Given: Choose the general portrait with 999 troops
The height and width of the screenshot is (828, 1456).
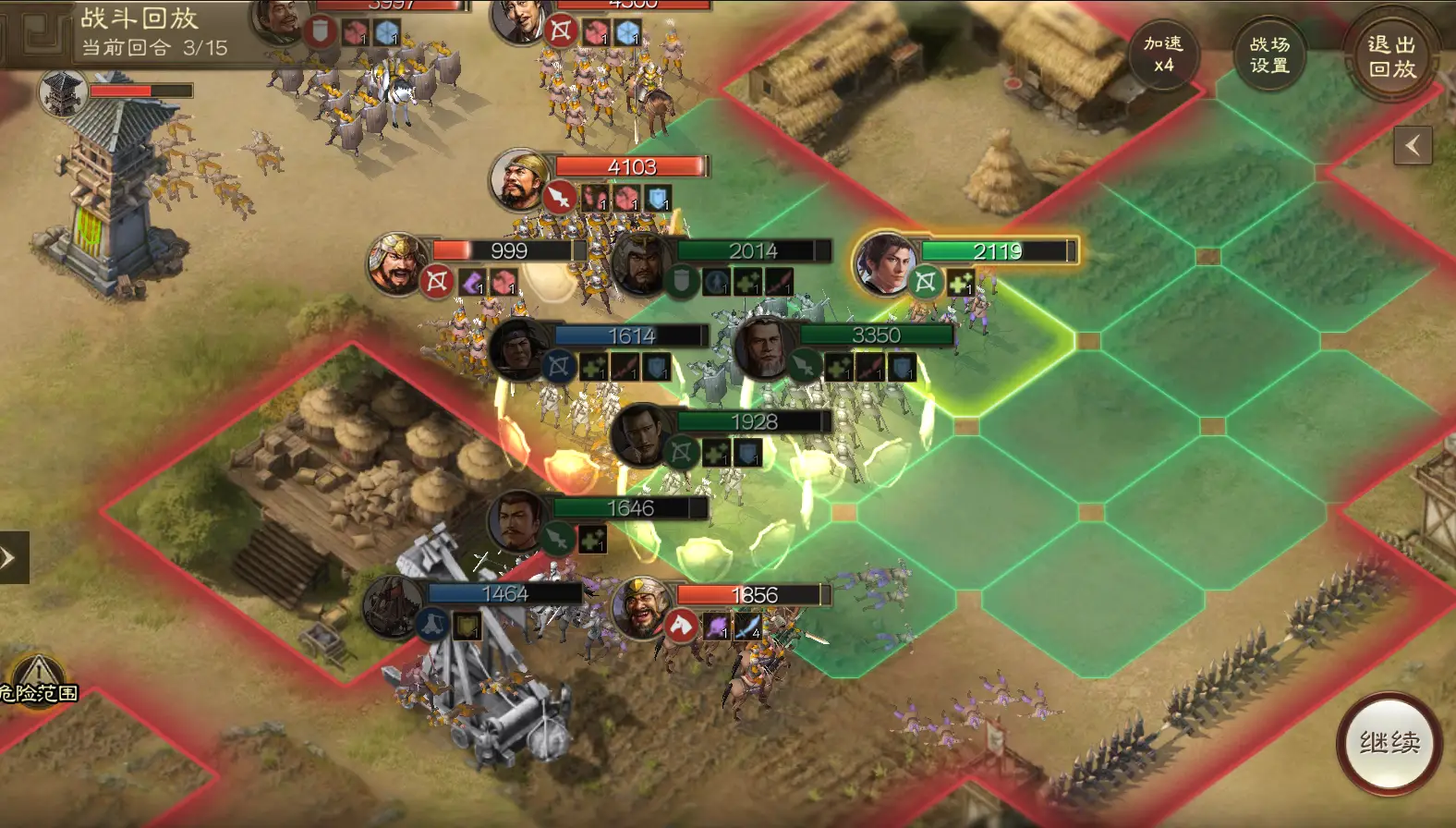Looking at the screenshot, I should pyautogui.click(x=397, y=262).
